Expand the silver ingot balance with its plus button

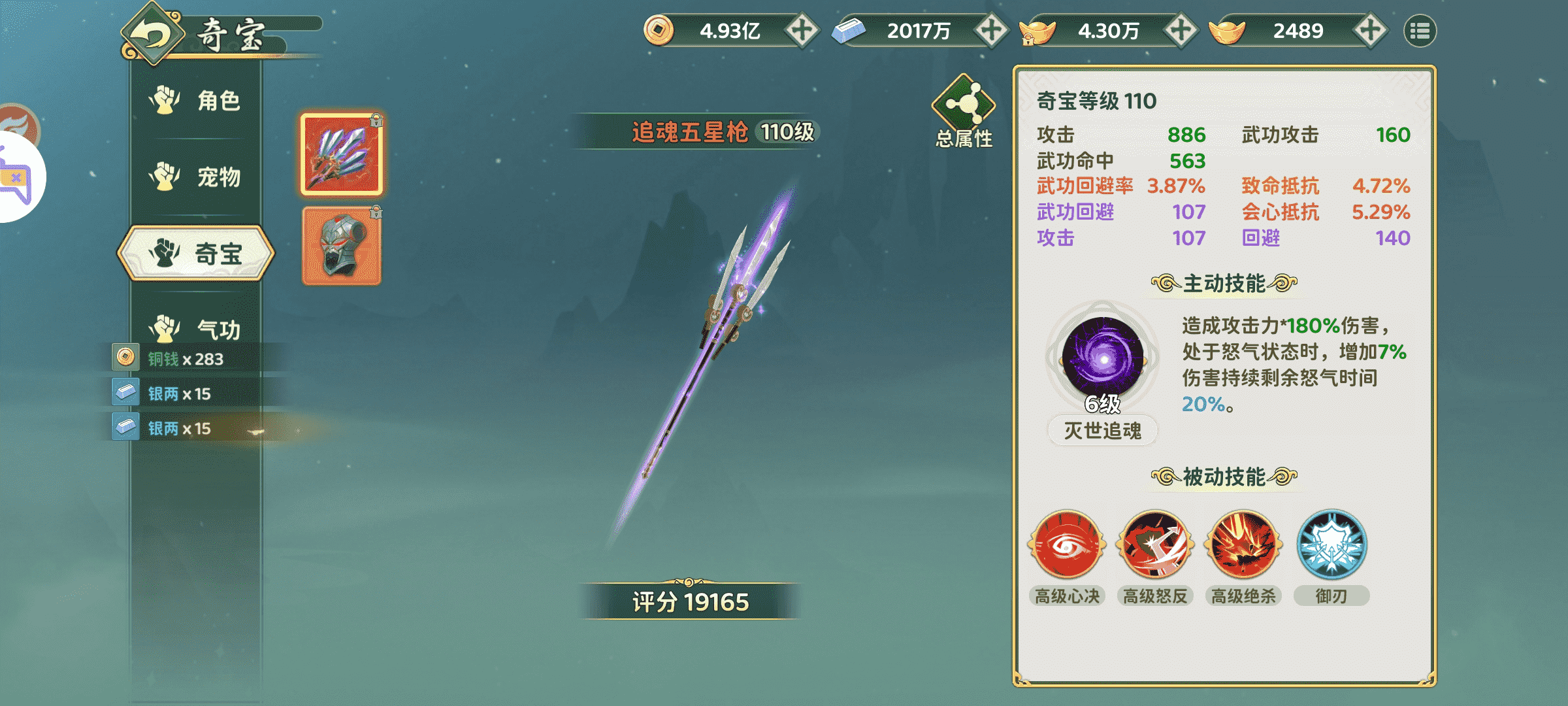coord(994,29)
